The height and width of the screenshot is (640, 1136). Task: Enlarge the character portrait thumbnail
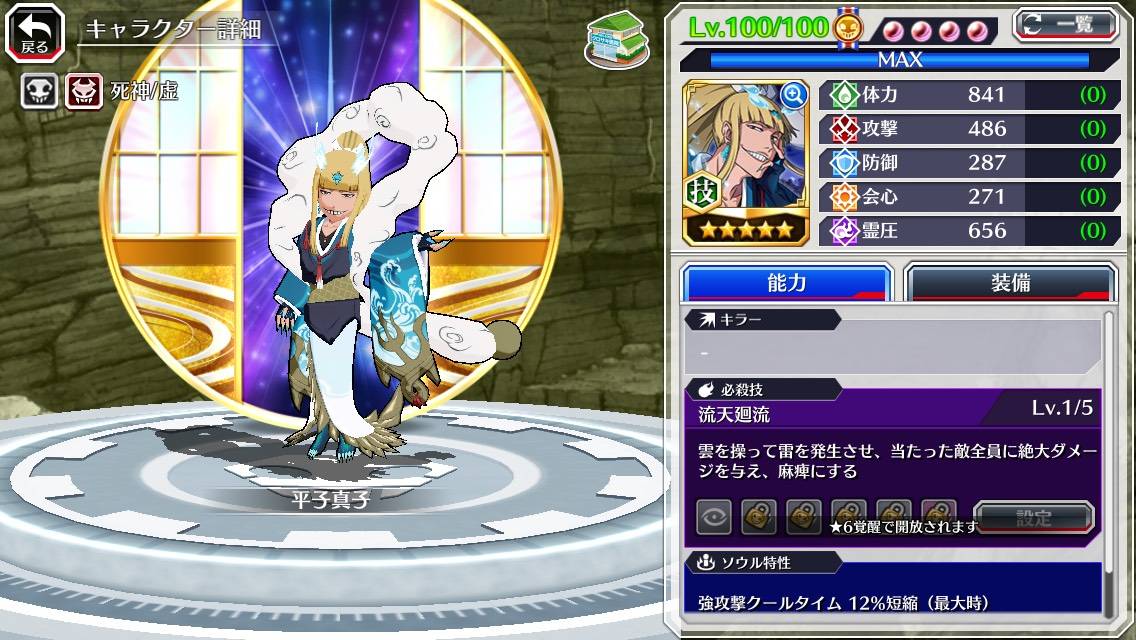[794, 96]
